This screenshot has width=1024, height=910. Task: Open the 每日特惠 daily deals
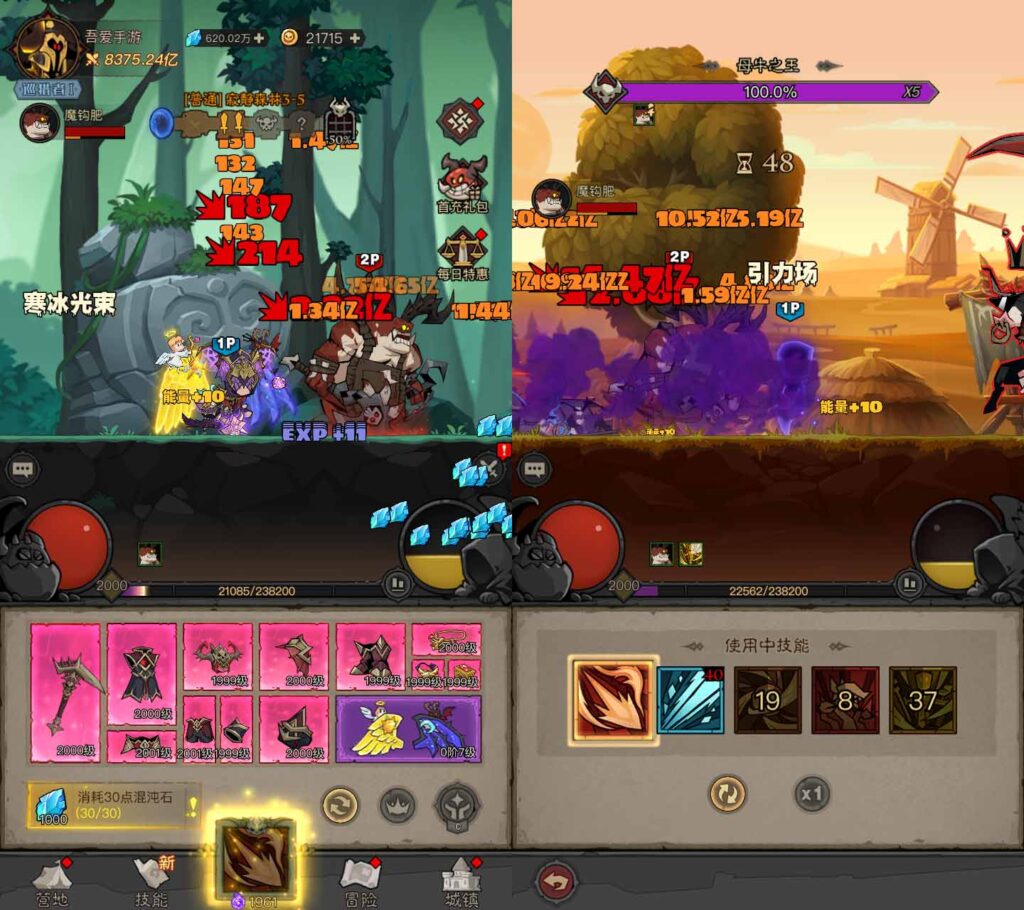[x=462, y=254]
